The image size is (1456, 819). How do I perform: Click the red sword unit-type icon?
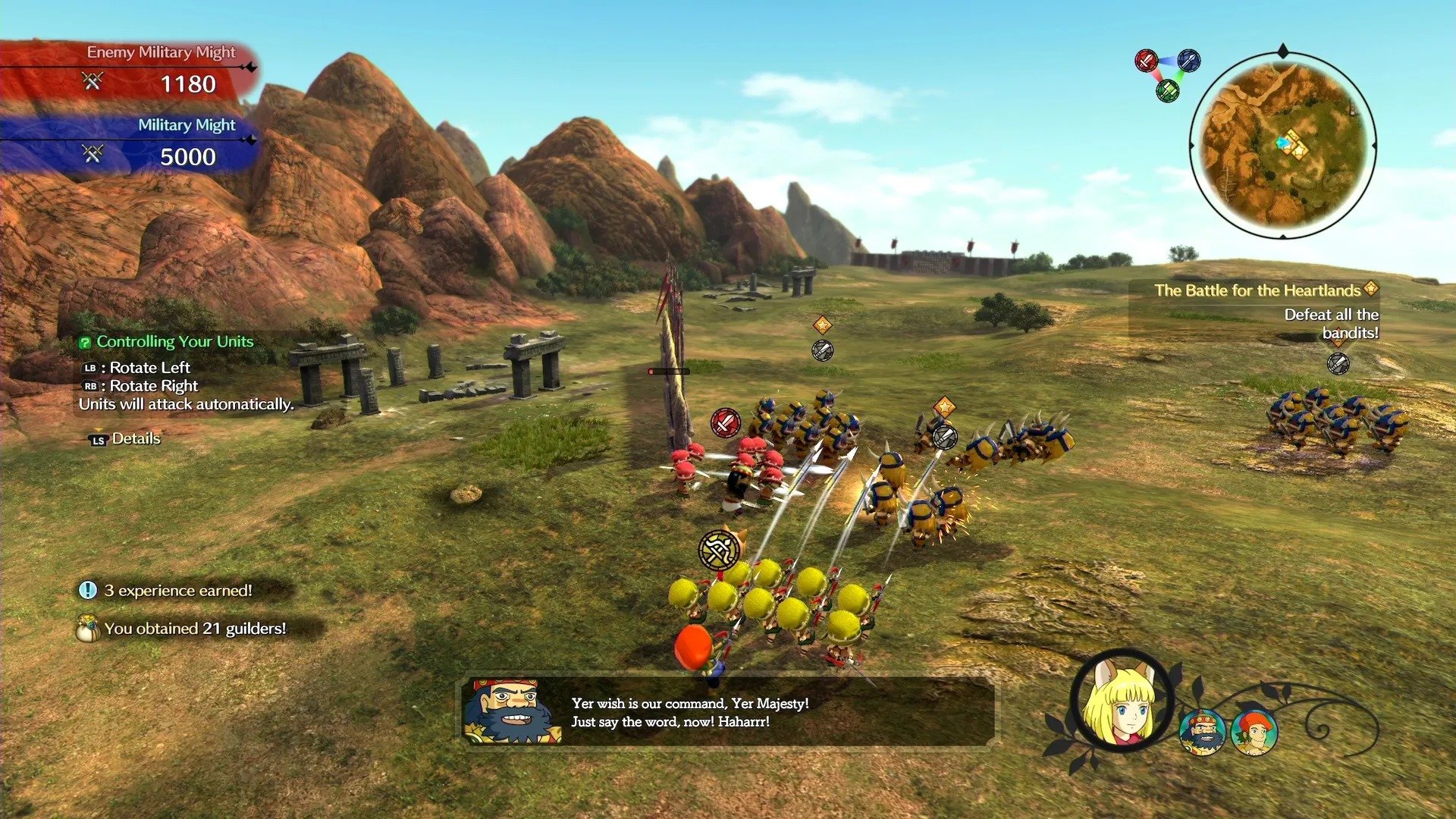pyautogui.click(x=1146, y=60)
